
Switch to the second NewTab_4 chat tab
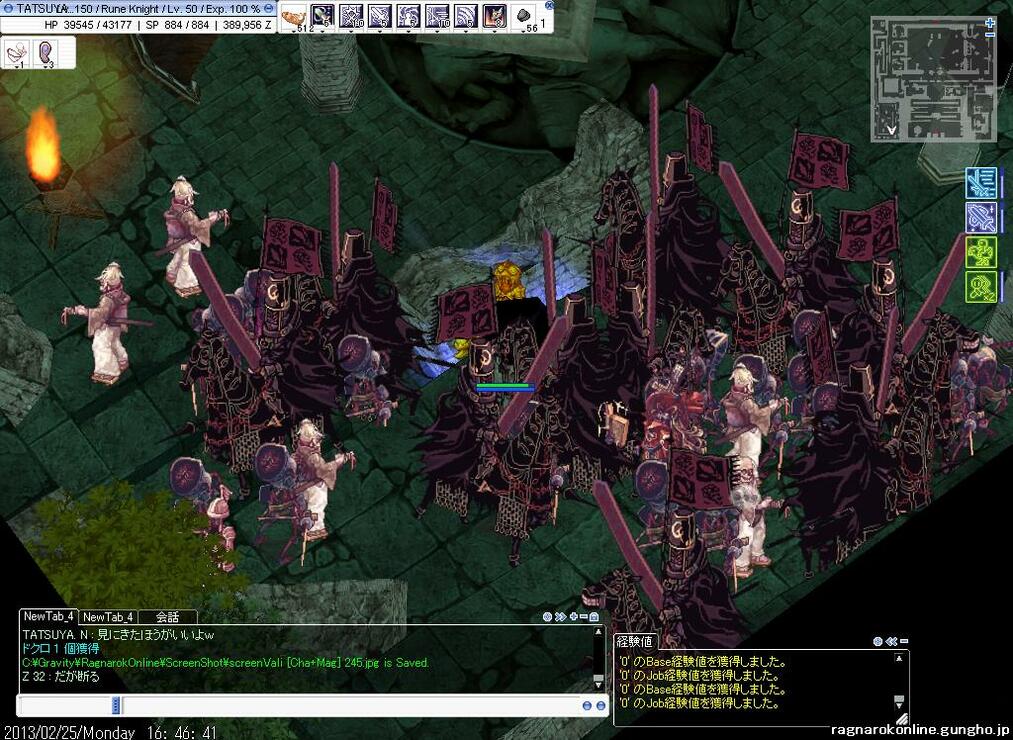pyautogui.click(x=108, y=617)
